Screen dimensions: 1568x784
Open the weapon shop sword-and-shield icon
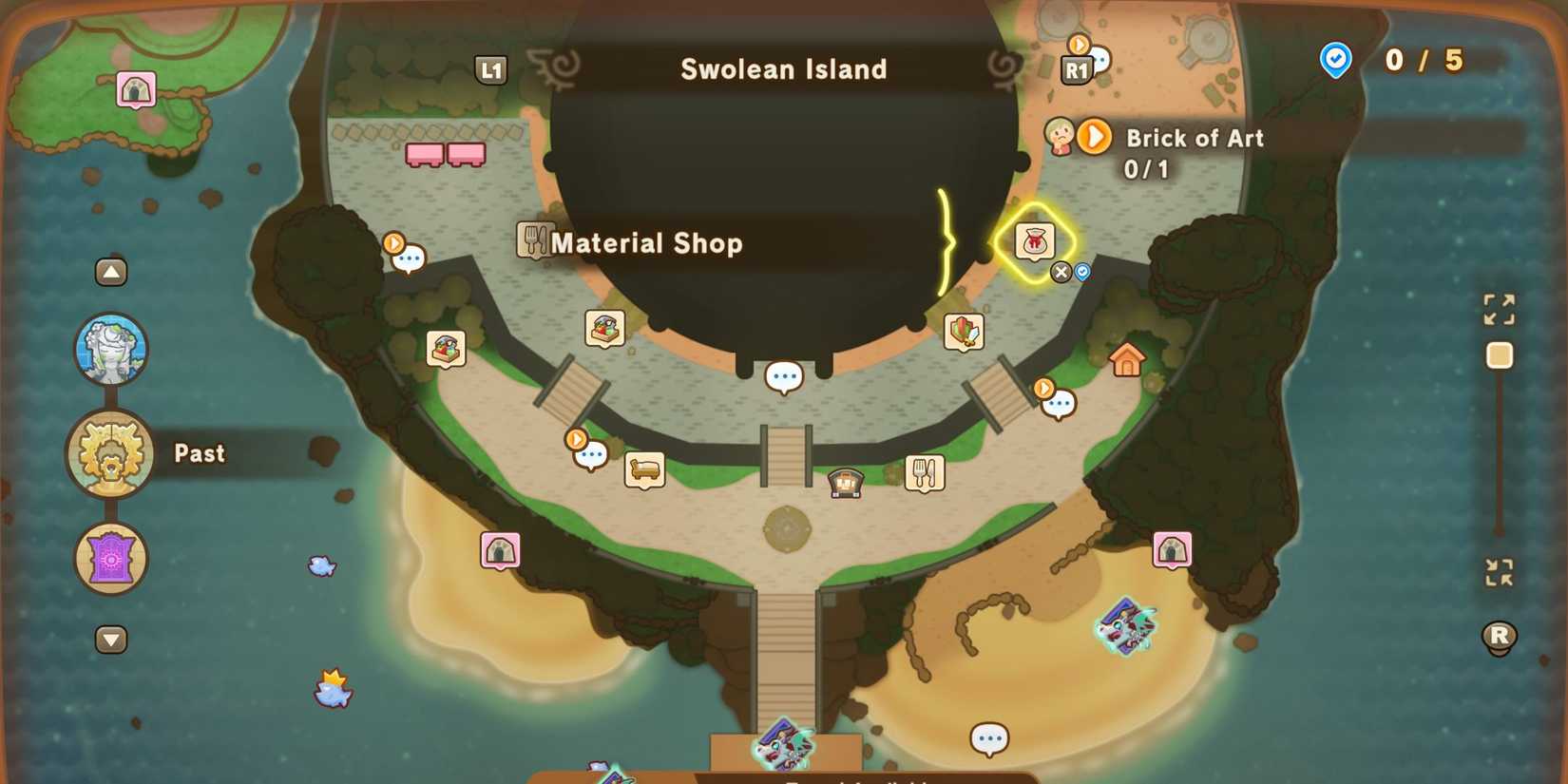[x=963, y=330]
